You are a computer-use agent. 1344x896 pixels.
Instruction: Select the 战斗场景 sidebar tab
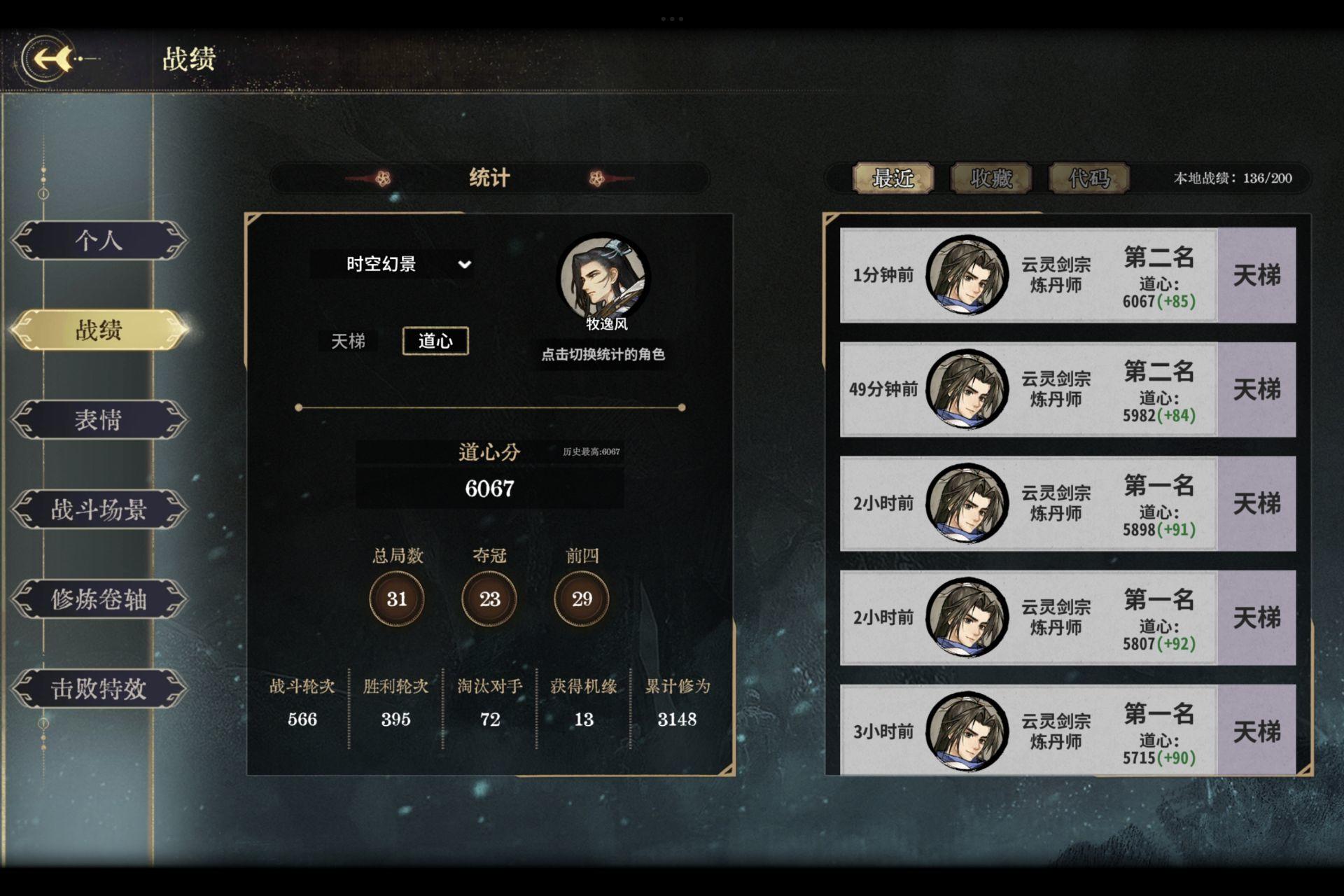99,510
